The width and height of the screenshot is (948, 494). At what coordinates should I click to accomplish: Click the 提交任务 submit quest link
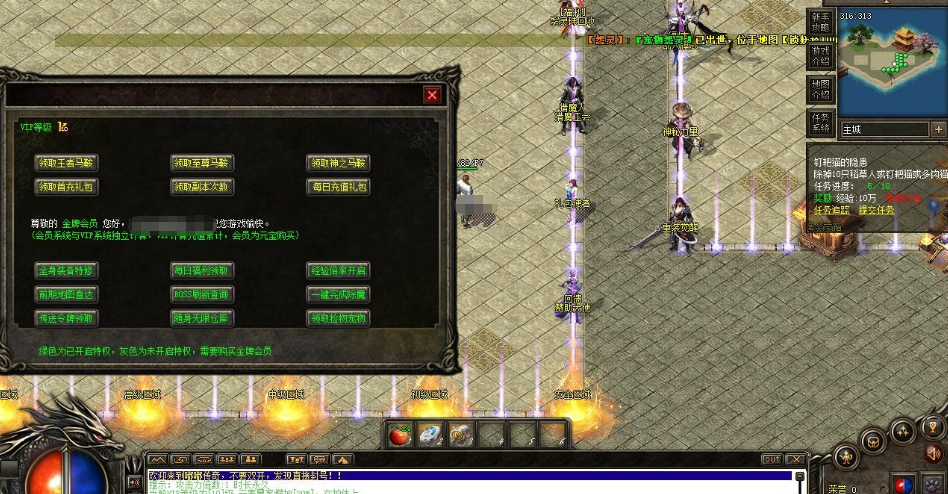click(x=876, y=210)
